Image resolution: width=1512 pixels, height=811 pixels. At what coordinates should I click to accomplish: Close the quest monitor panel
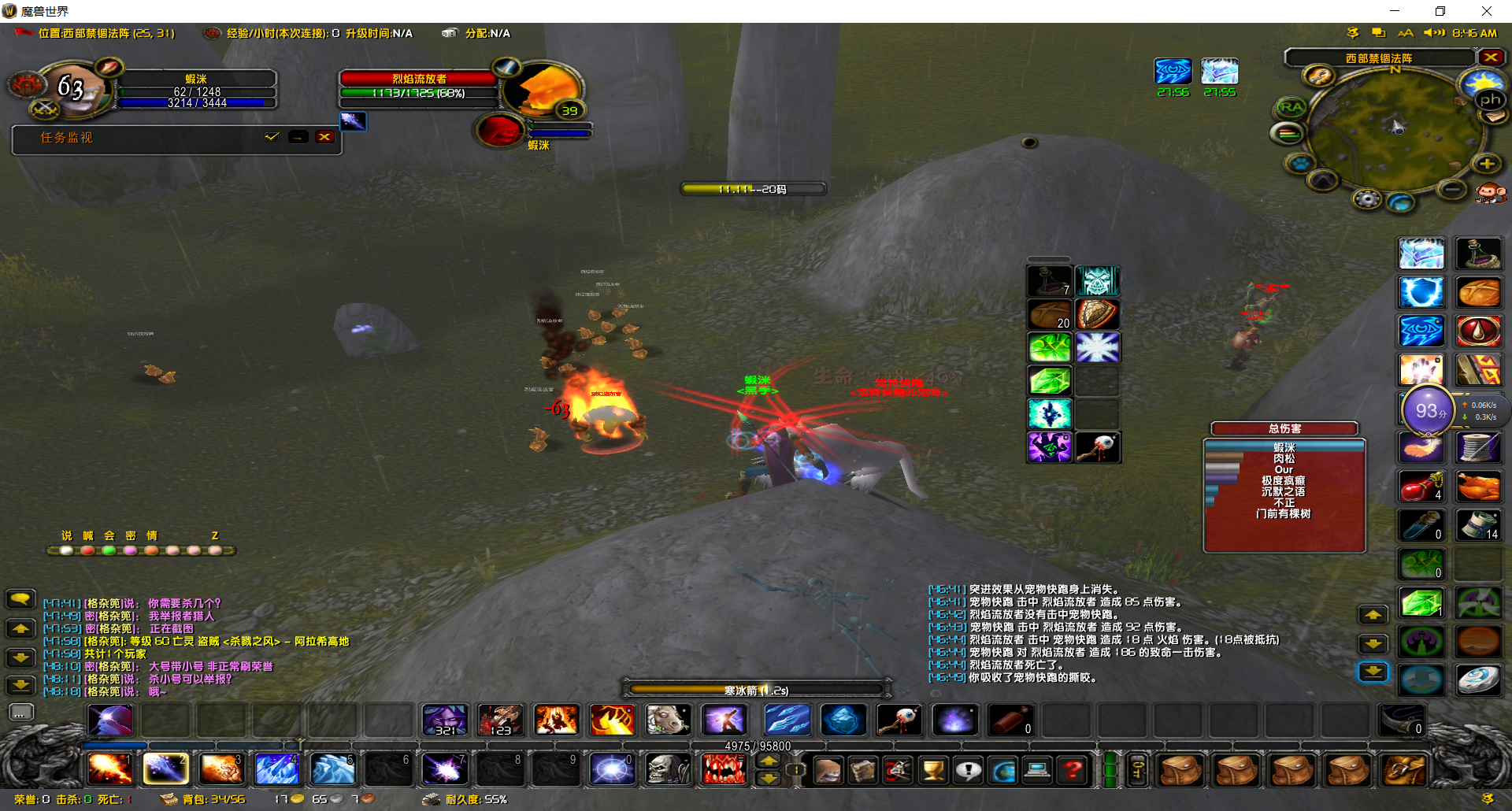click(324, 137)
